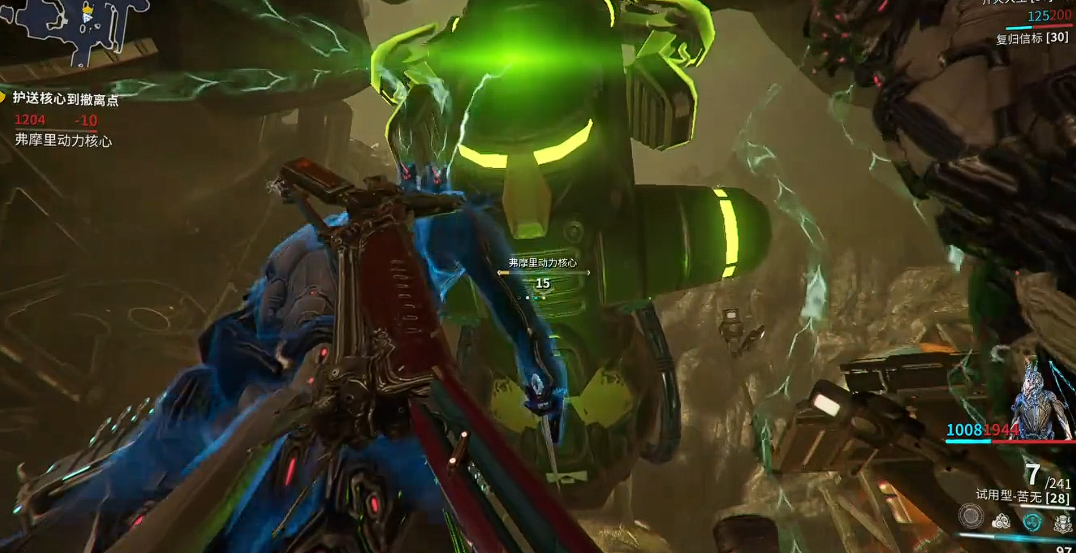Select the 护送核心到撤离点 objective tracker
Screen dimensions: 1076x553
coord(66,99)
